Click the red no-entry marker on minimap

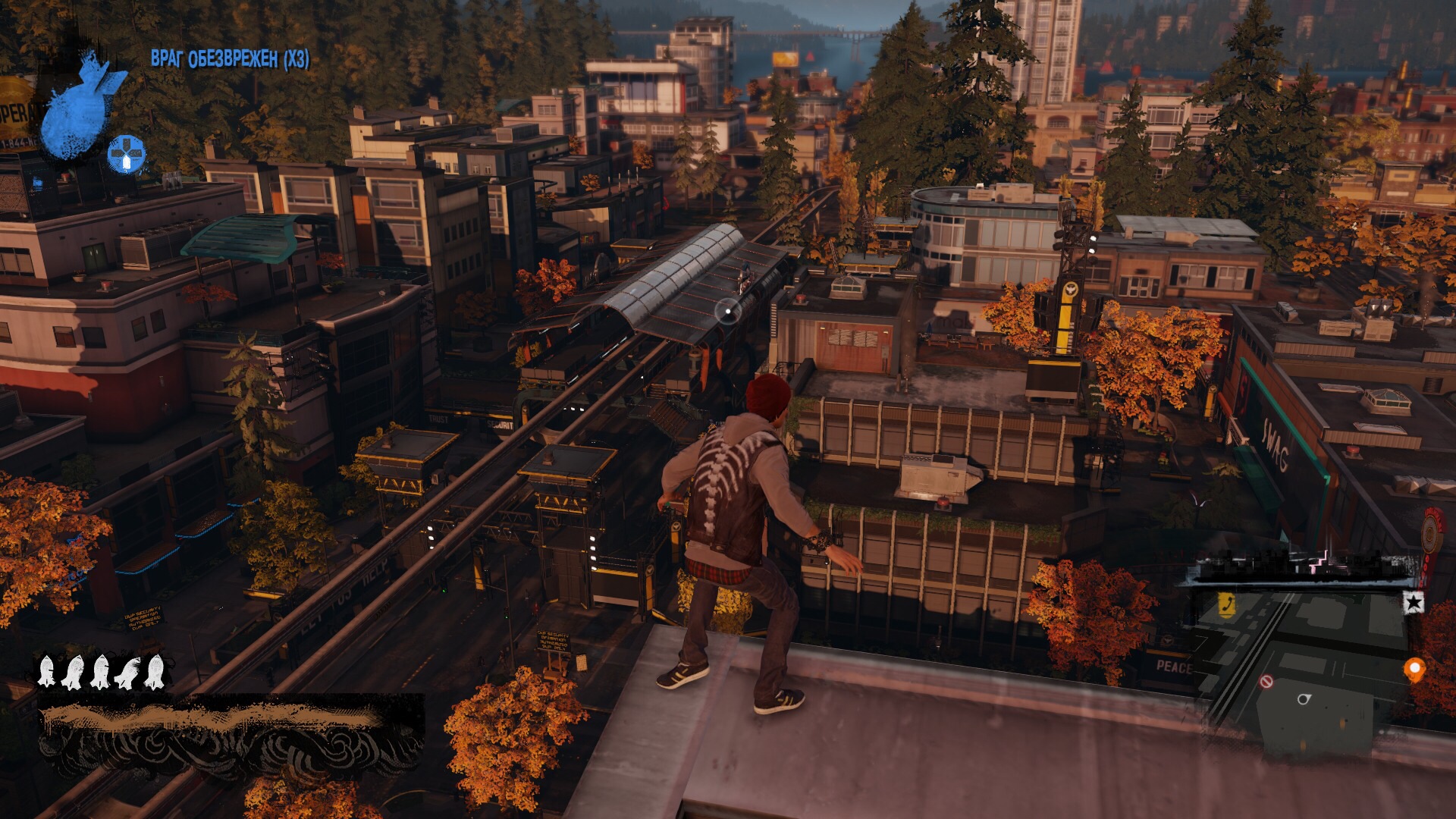(1266, 682)
